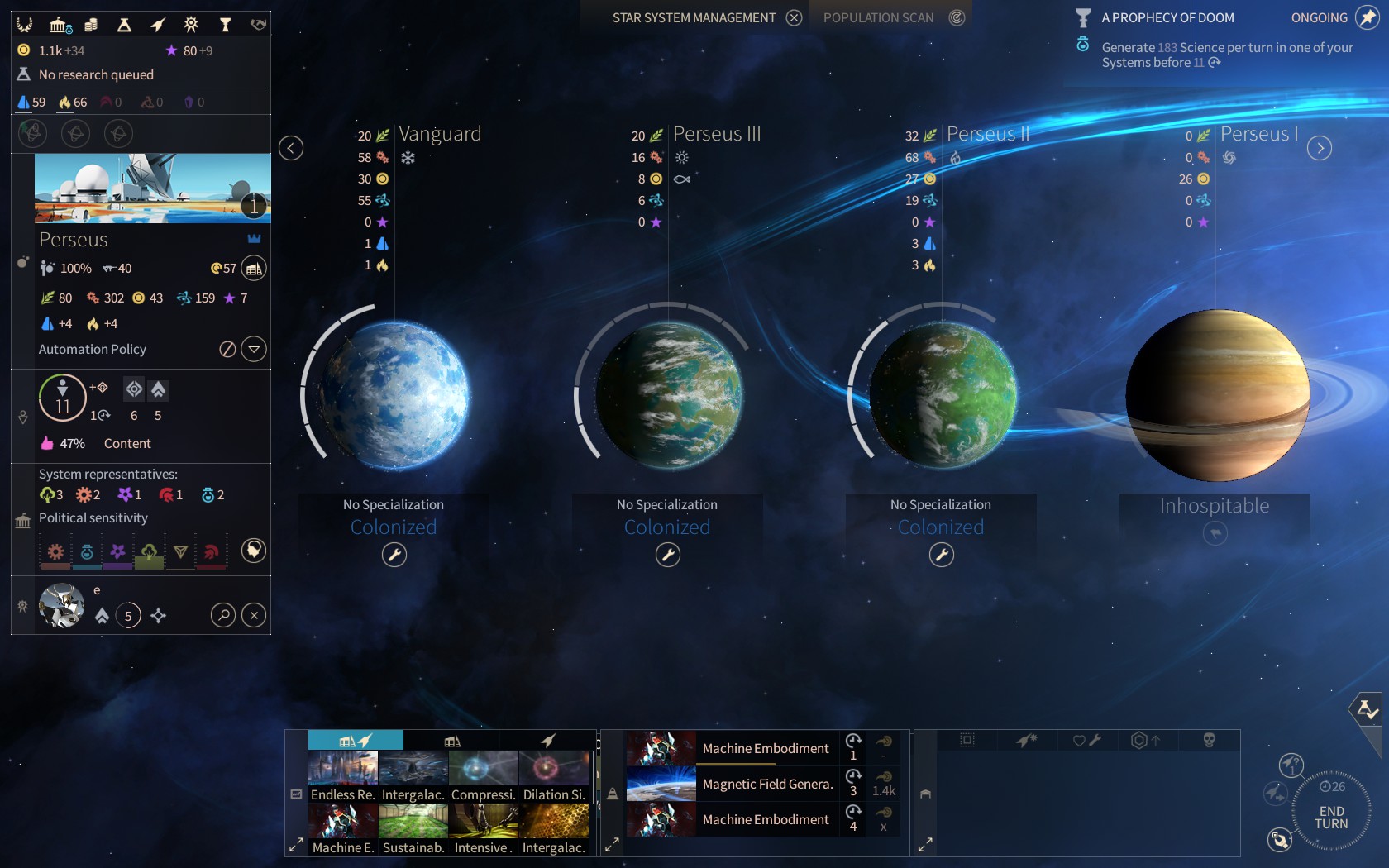Open the wrench button under Perseus III

[668, 555]
